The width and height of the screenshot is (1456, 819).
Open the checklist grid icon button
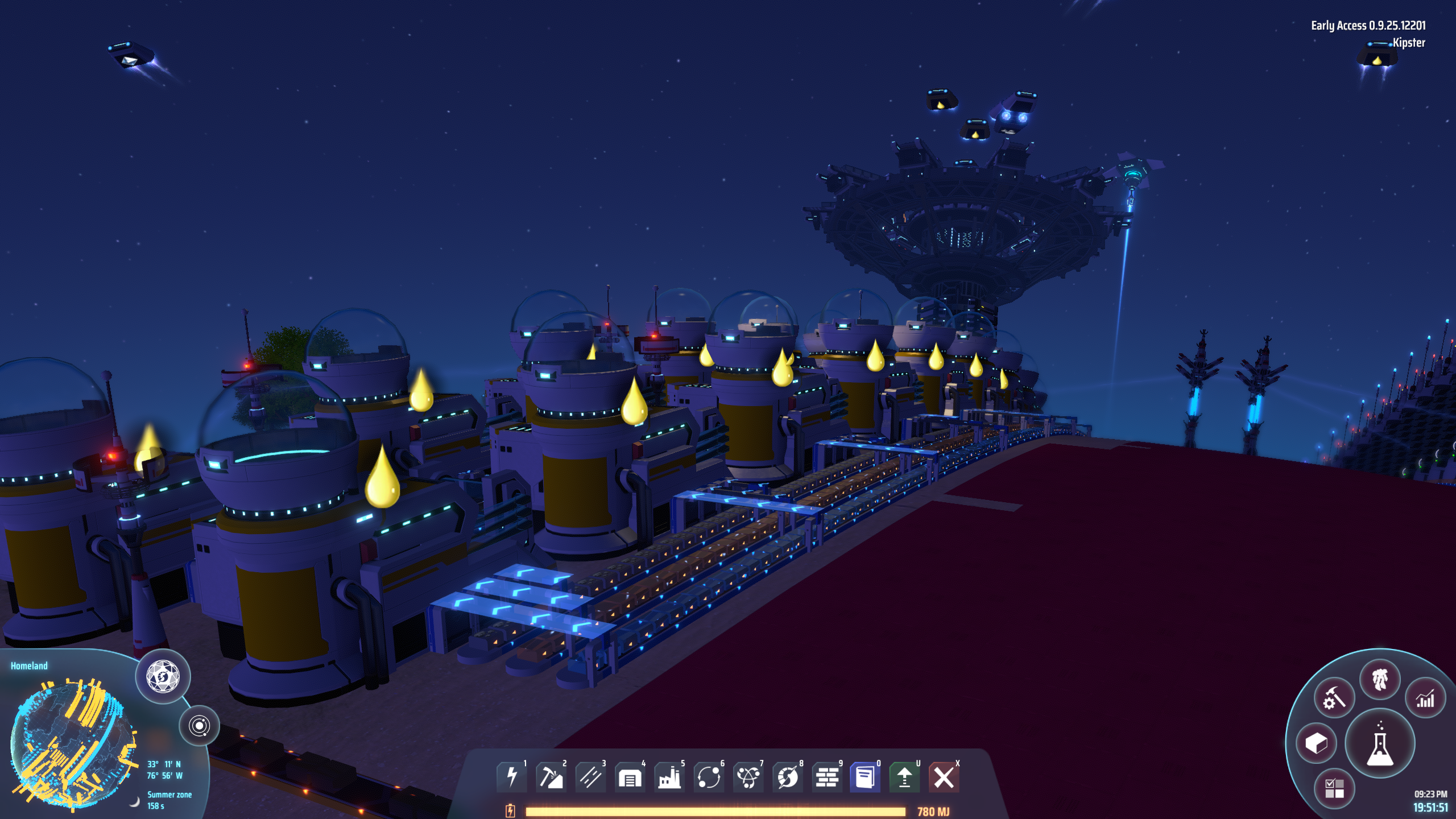[x=1334, y=788]
